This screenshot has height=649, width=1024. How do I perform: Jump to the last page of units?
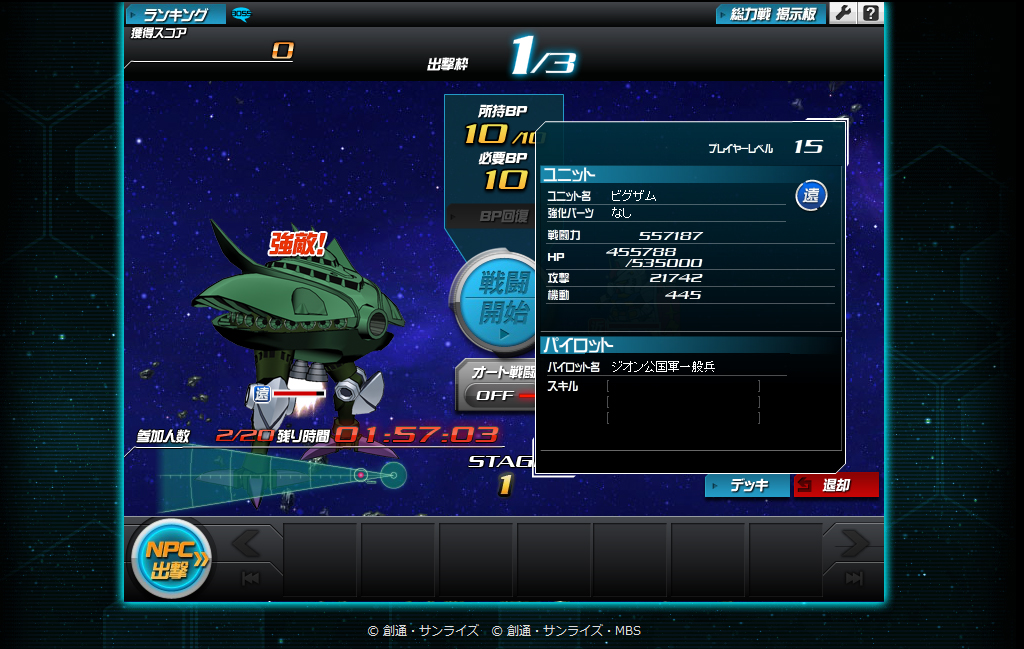click(x=853, y=579)
